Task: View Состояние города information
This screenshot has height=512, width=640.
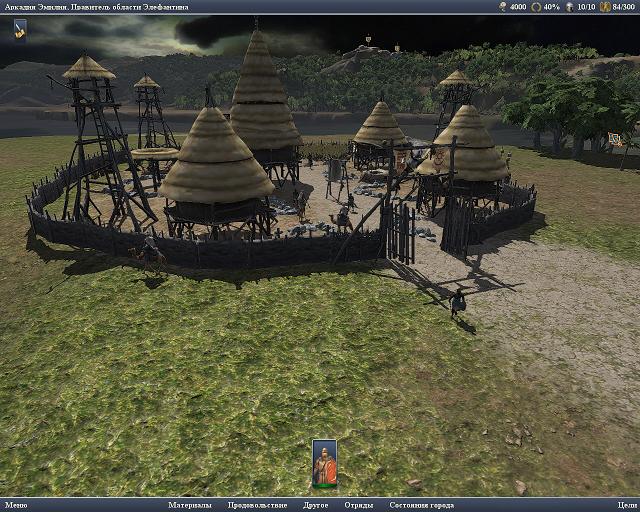Action: (421, 505)
